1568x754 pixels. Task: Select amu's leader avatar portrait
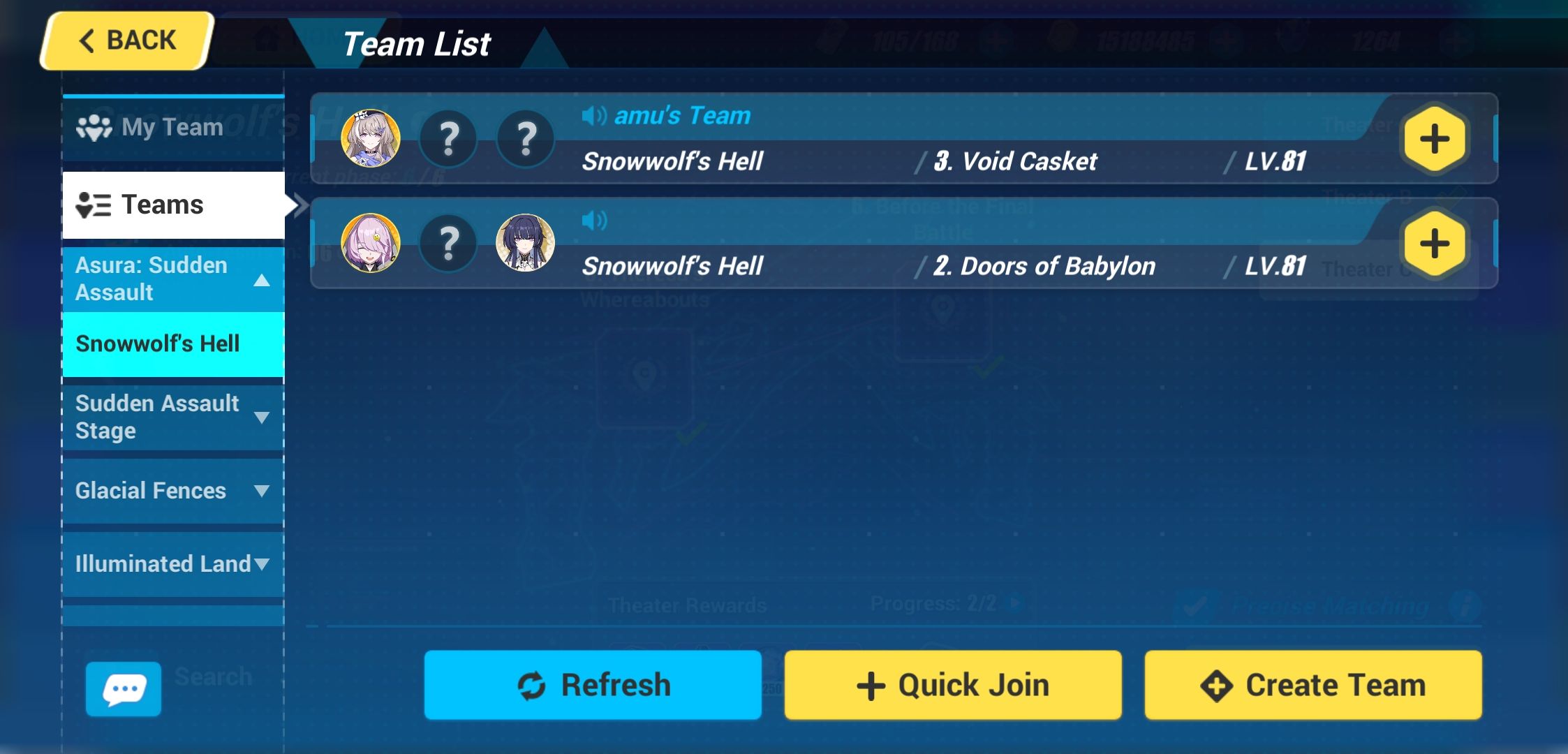click(371, 139)
